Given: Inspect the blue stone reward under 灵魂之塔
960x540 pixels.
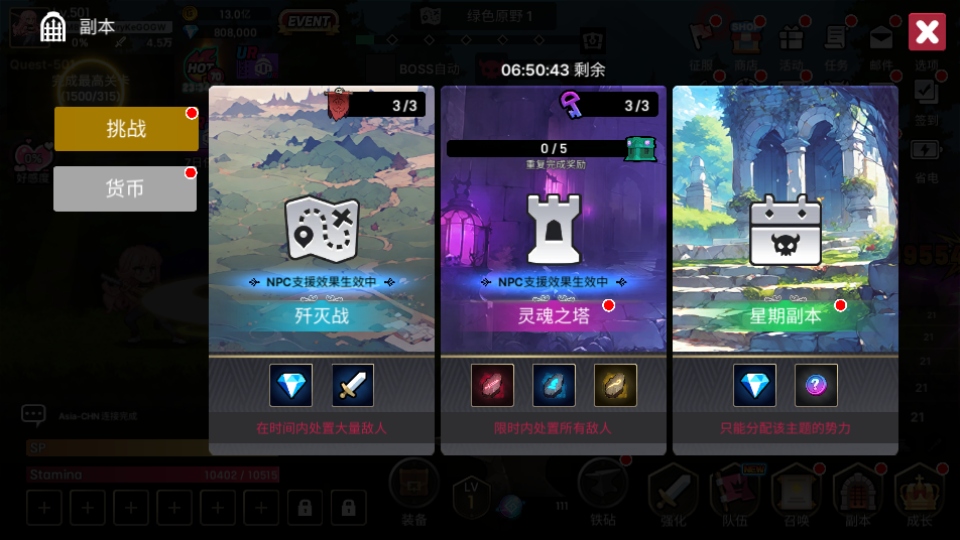Looking at the screenshot, I should coord(553,385).
